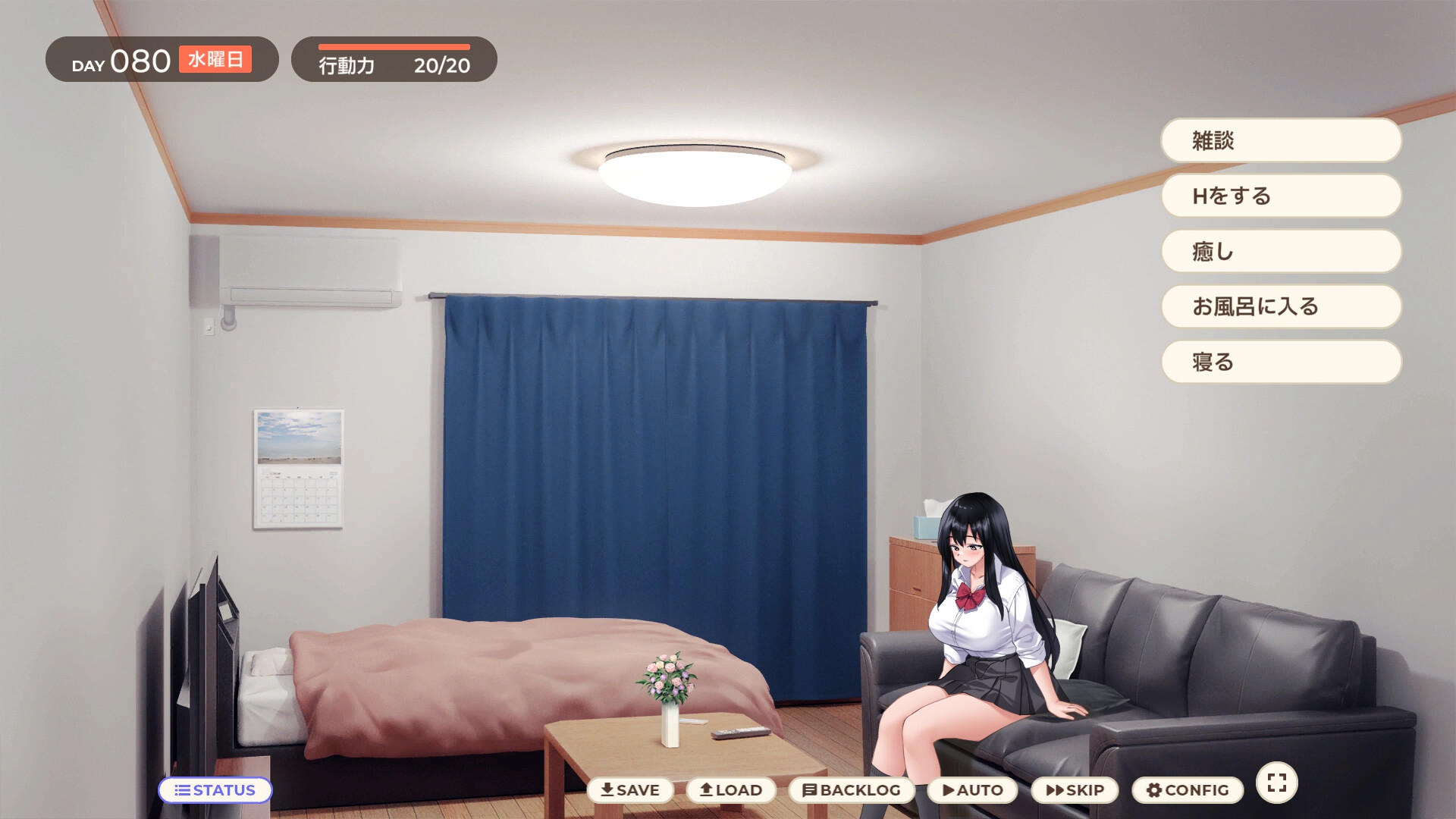This screenshot has width=1456, height=819.
Task: Enable auto-advance with the AUTO play icon
Action: click(947, 789)
